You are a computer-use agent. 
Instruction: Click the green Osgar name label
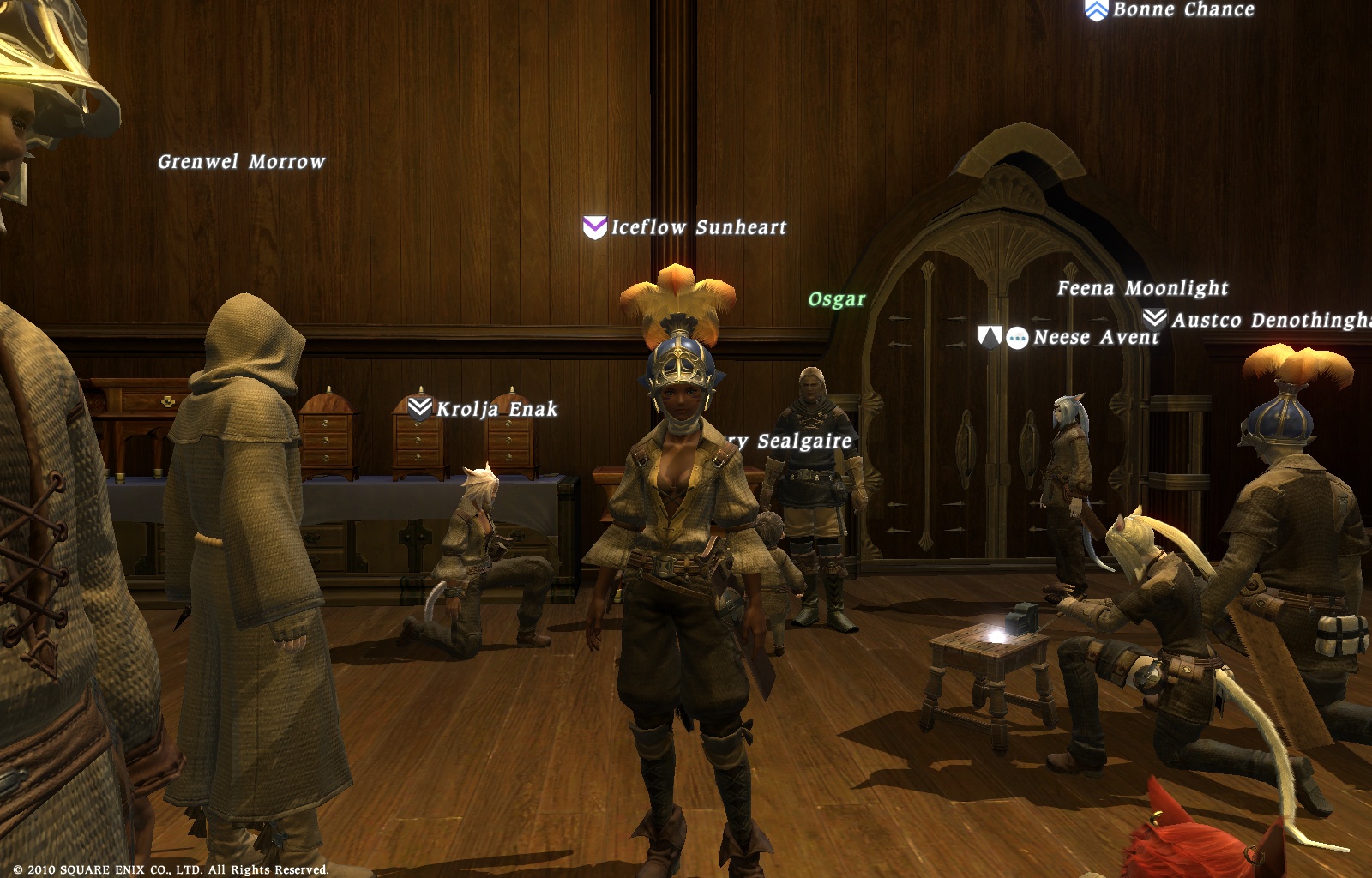[837, 299]
